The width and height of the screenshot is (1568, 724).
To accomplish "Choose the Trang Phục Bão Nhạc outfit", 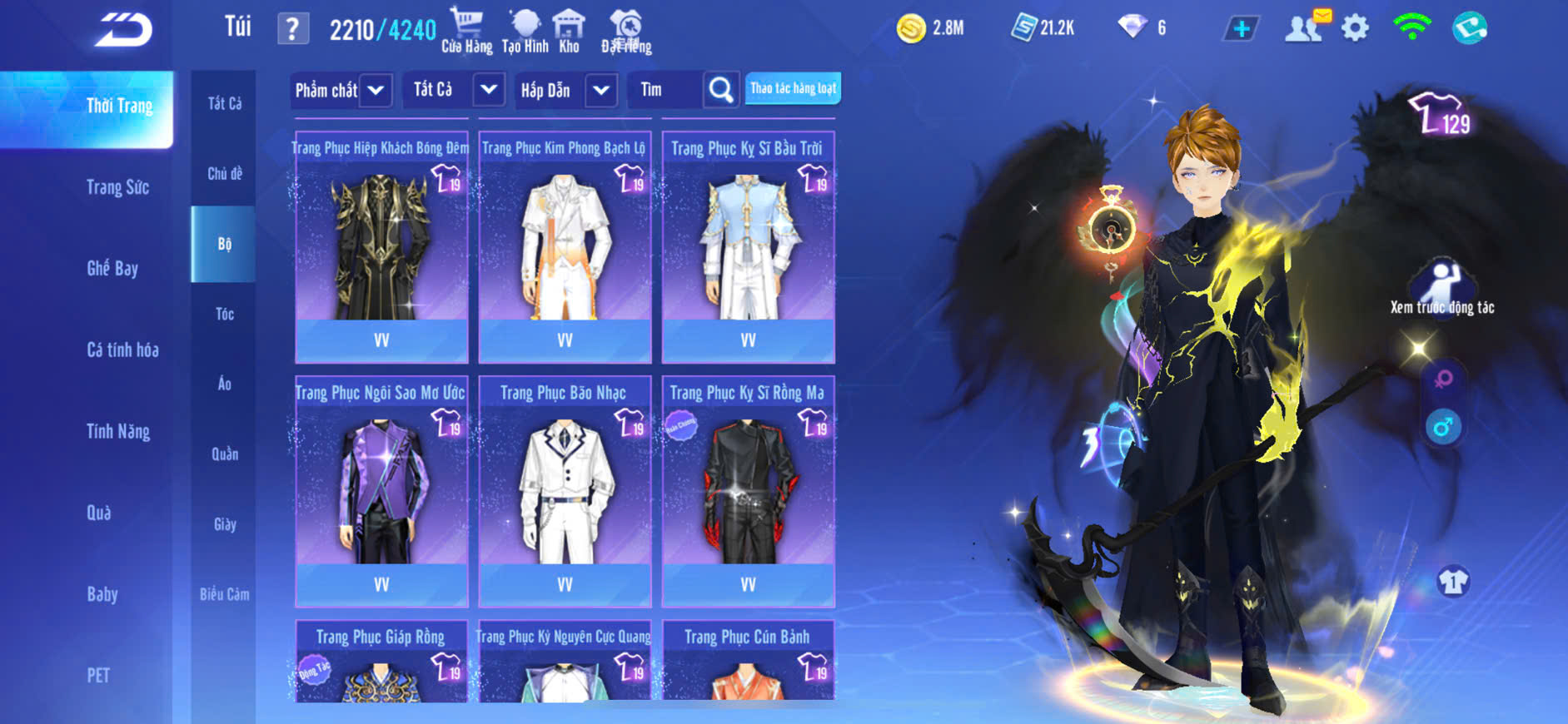I will (565, 491).
